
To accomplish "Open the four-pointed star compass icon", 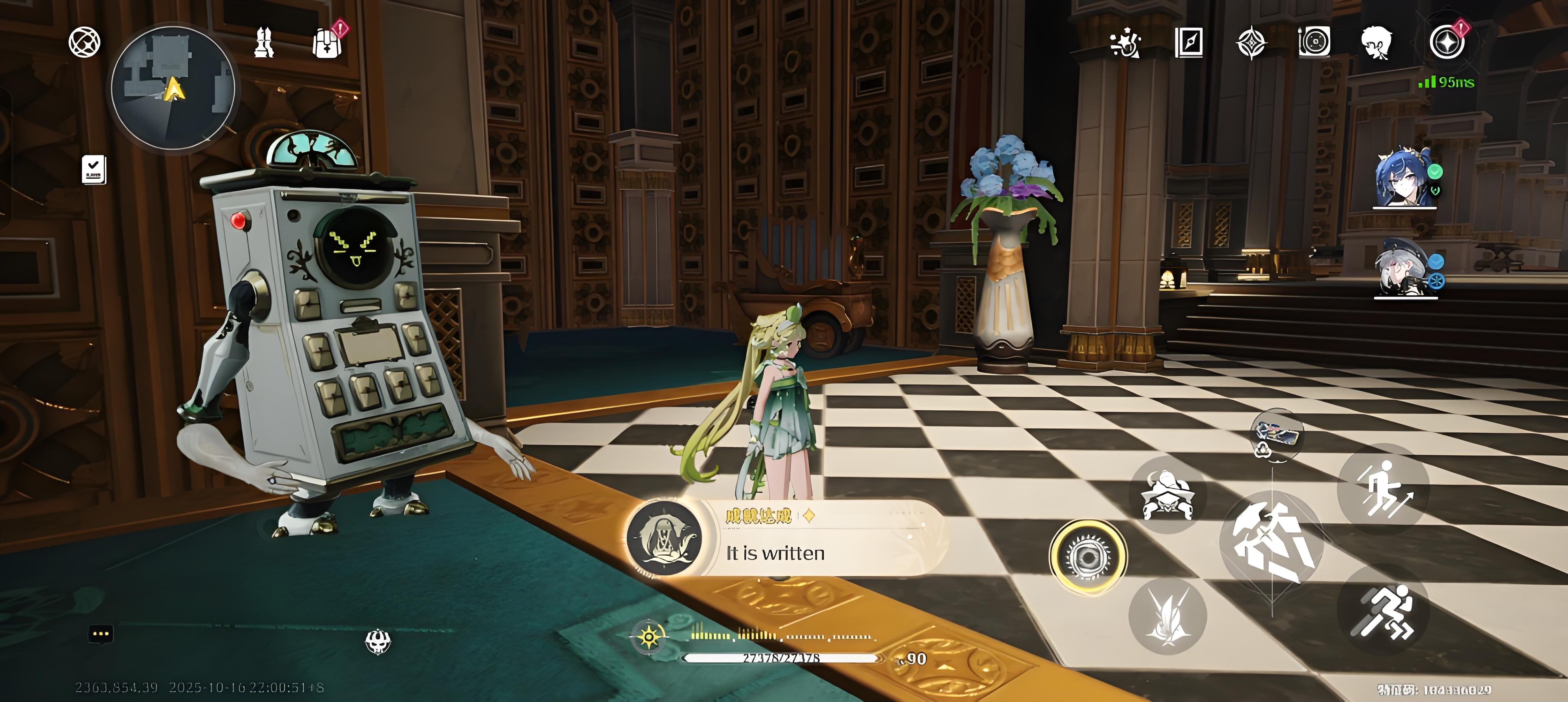I will pyautogui.click(x=1251, y=43).
